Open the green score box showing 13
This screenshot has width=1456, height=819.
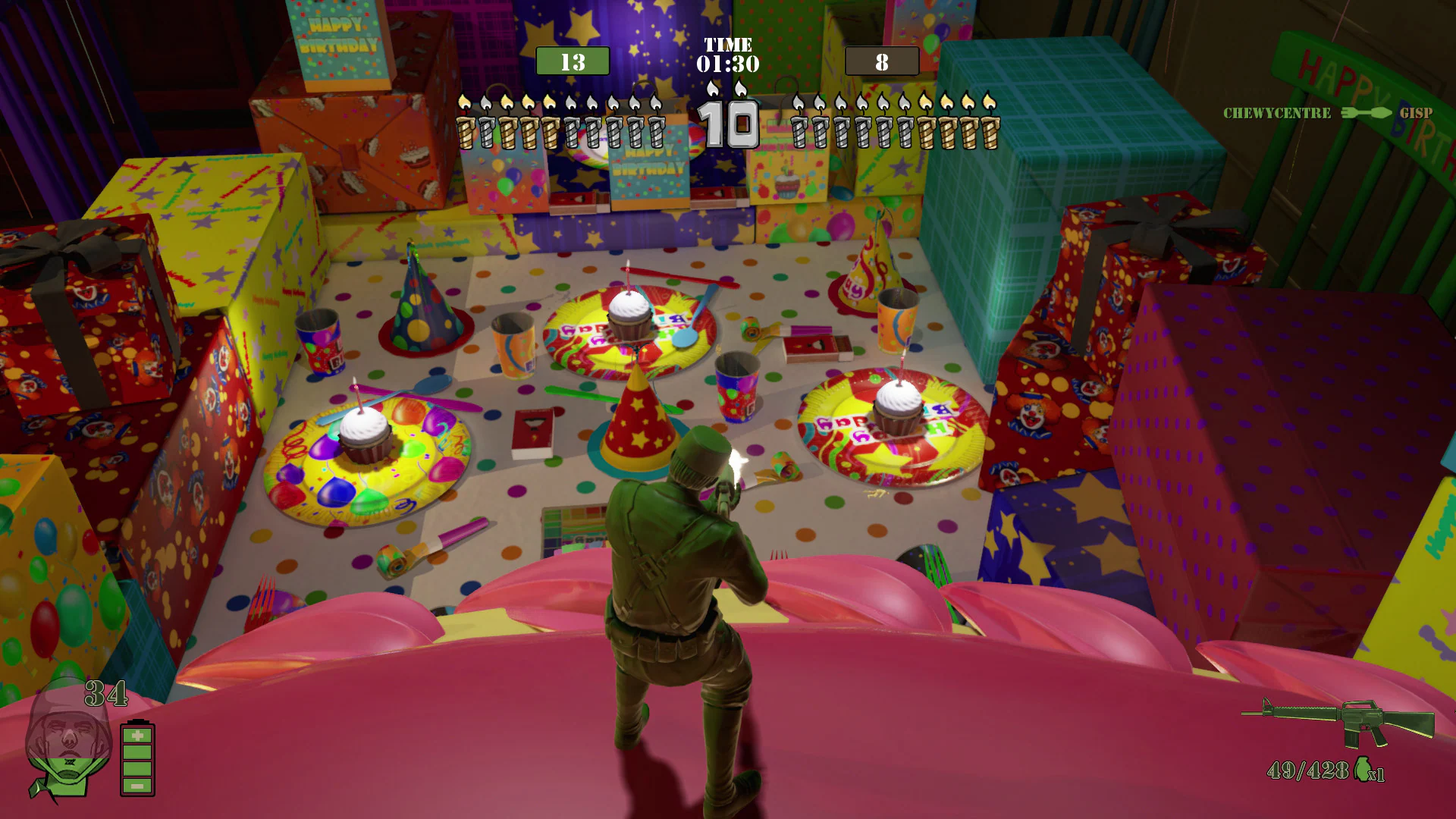tap(573, 61)
